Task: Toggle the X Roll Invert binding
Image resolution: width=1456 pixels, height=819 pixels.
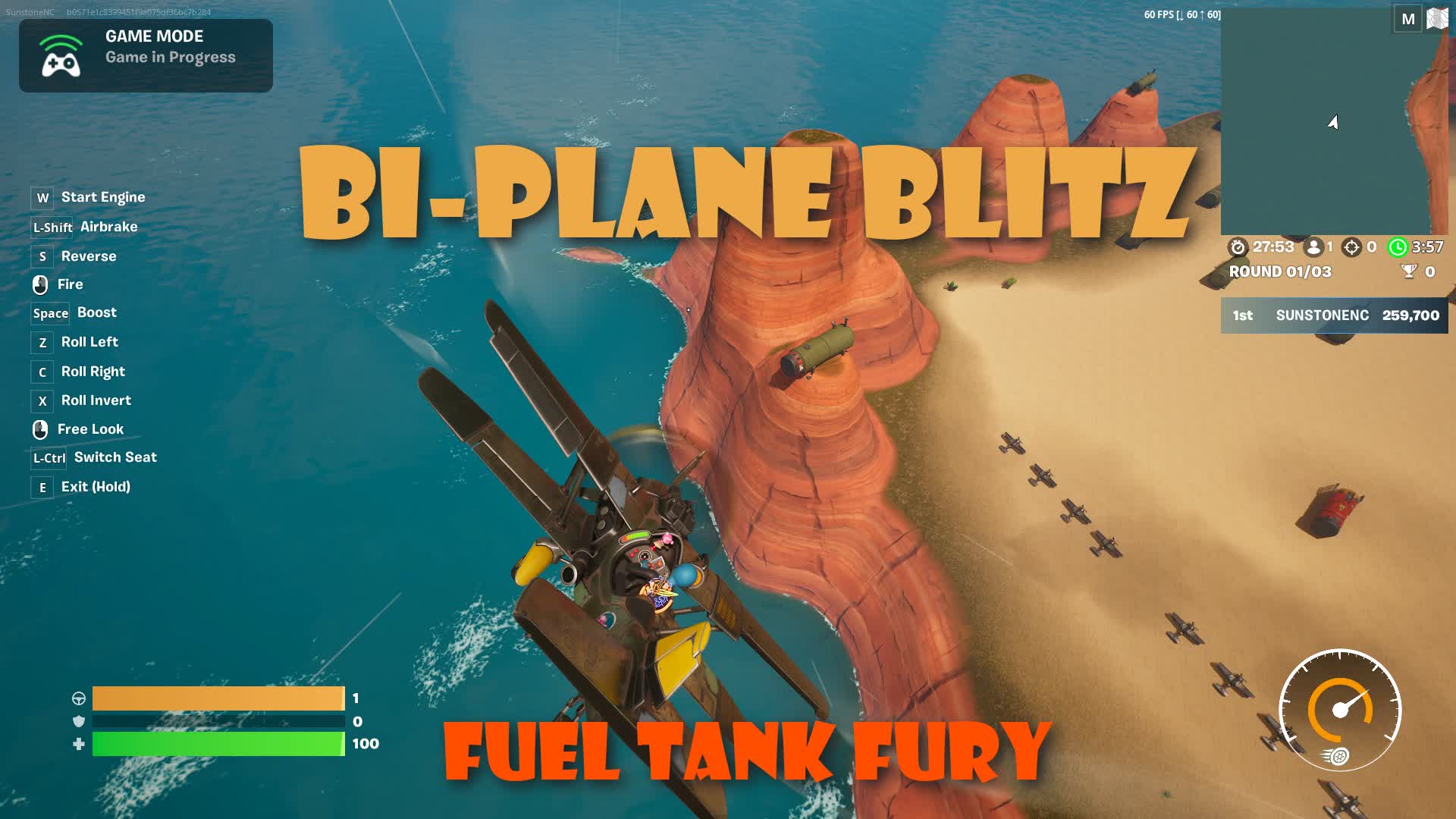Action: coord(42,401)
